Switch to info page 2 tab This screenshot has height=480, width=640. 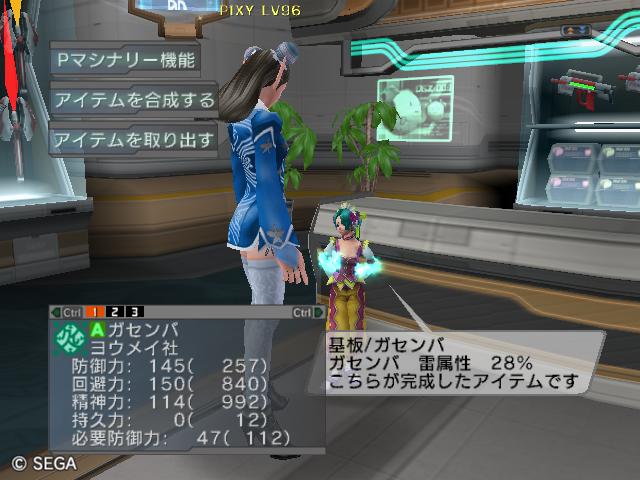[x=117, y=312]
